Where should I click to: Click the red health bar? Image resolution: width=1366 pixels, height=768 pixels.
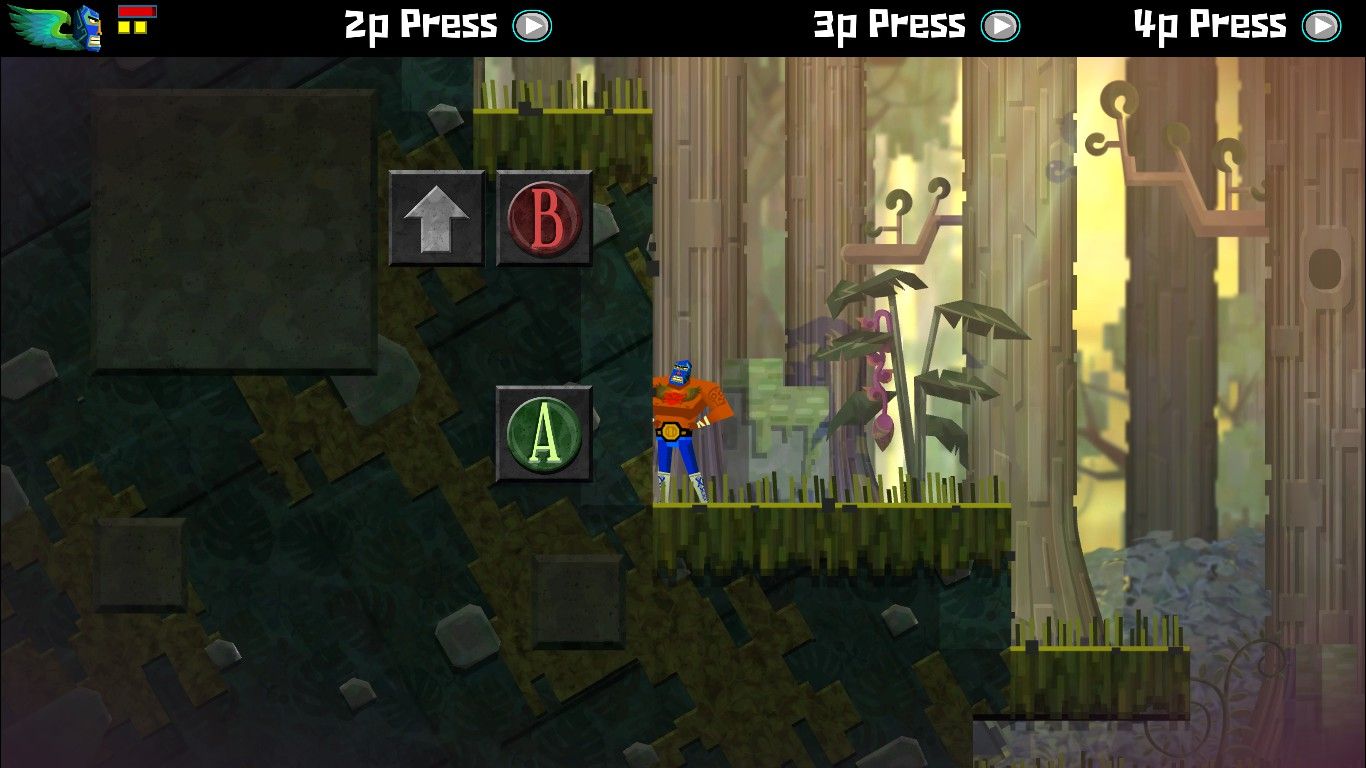[x=137, y=10]
